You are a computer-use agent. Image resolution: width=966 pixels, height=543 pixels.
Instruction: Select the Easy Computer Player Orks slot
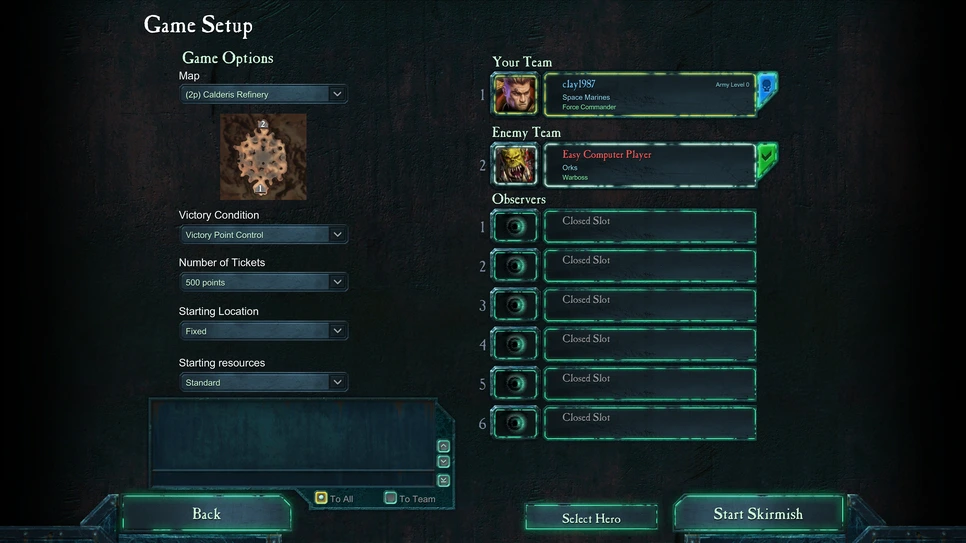650,165
